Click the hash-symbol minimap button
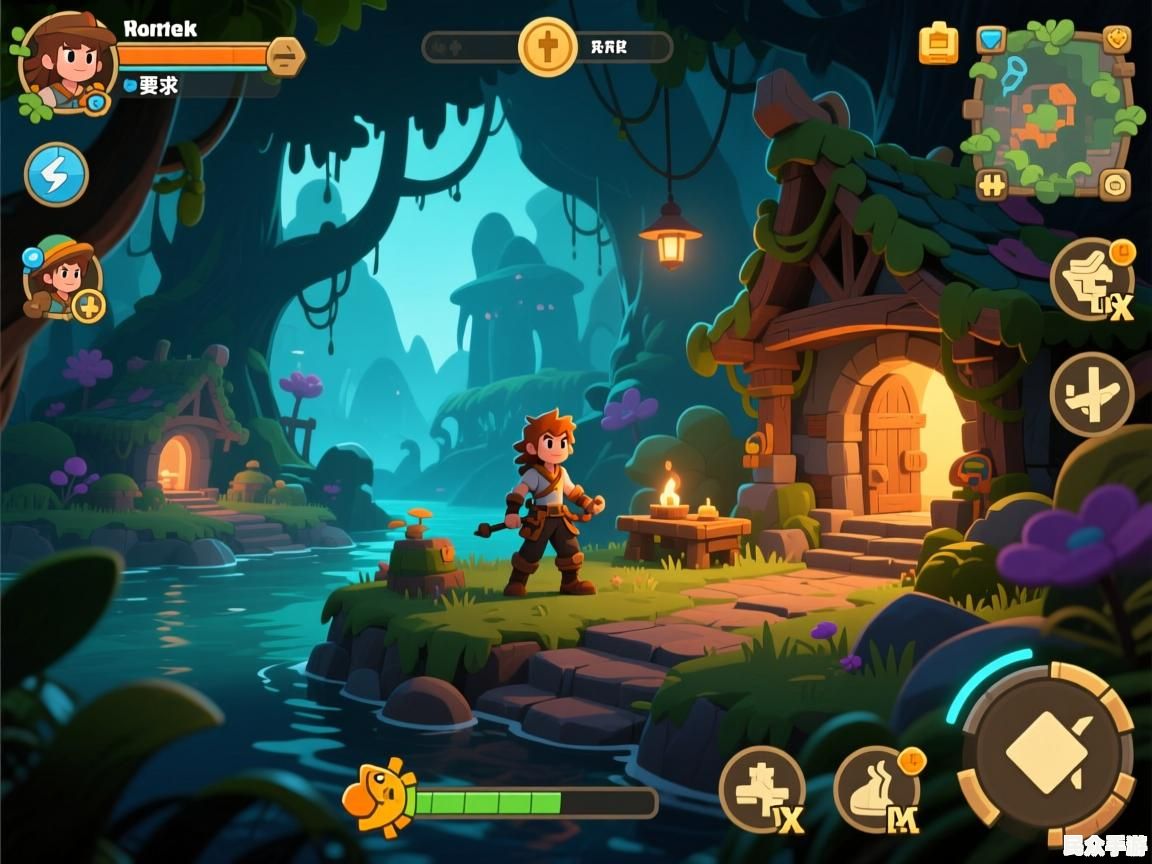This screenshot has height=864, width=1152. 992,183
